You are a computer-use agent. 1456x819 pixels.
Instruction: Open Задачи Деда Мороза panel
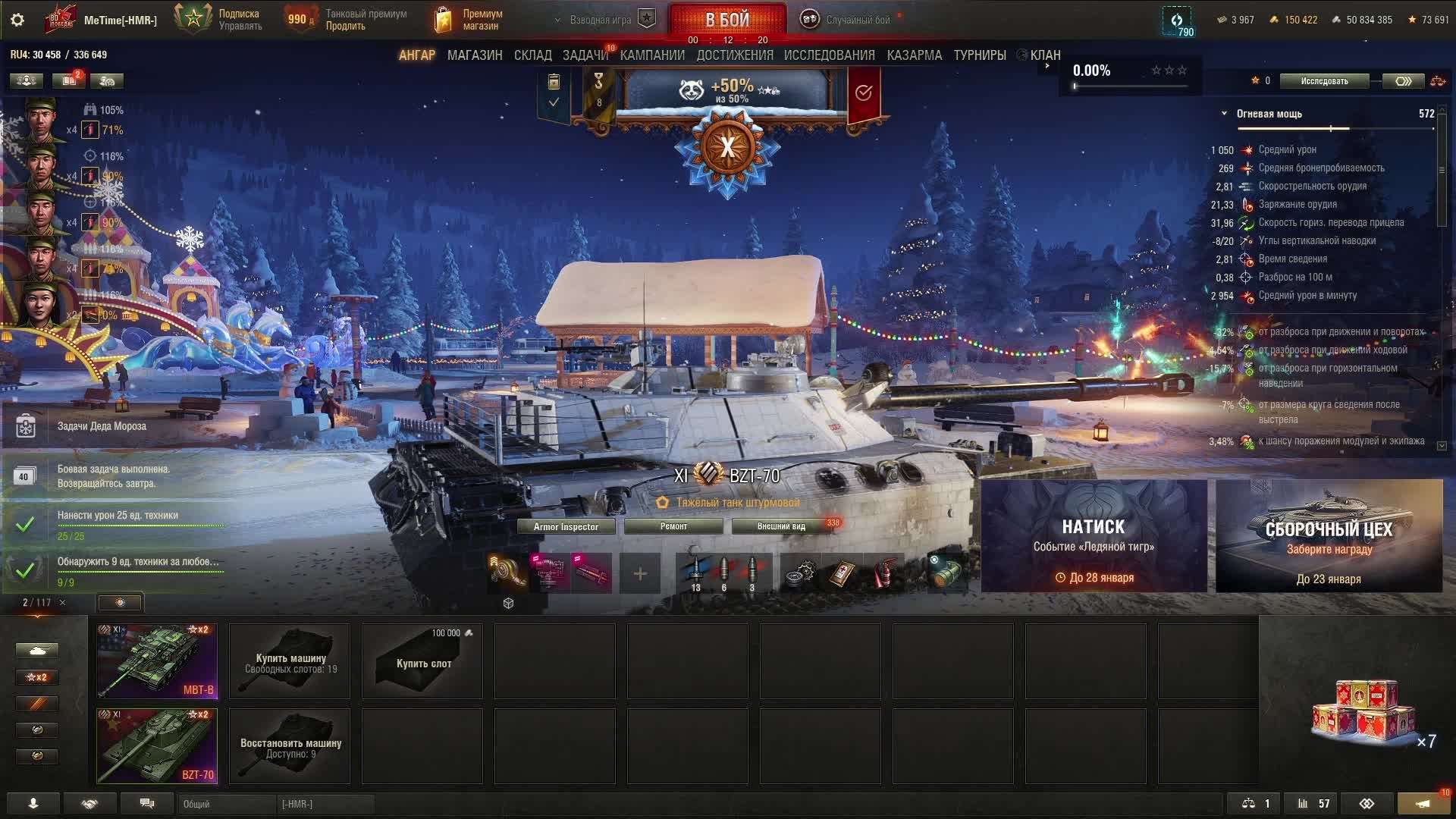(102, 426)
